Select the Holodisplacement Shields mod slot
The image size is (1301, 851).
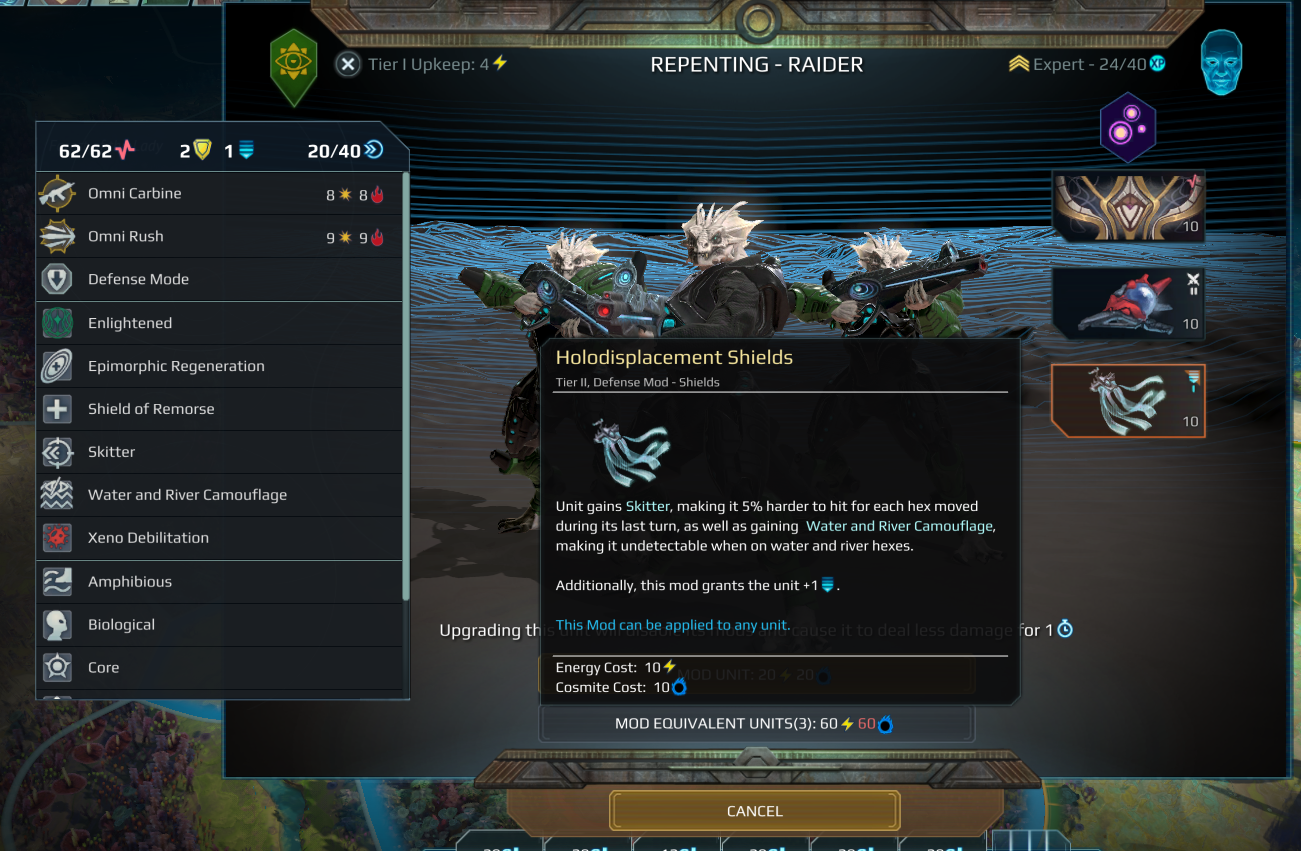click(x=1128, y=401)
